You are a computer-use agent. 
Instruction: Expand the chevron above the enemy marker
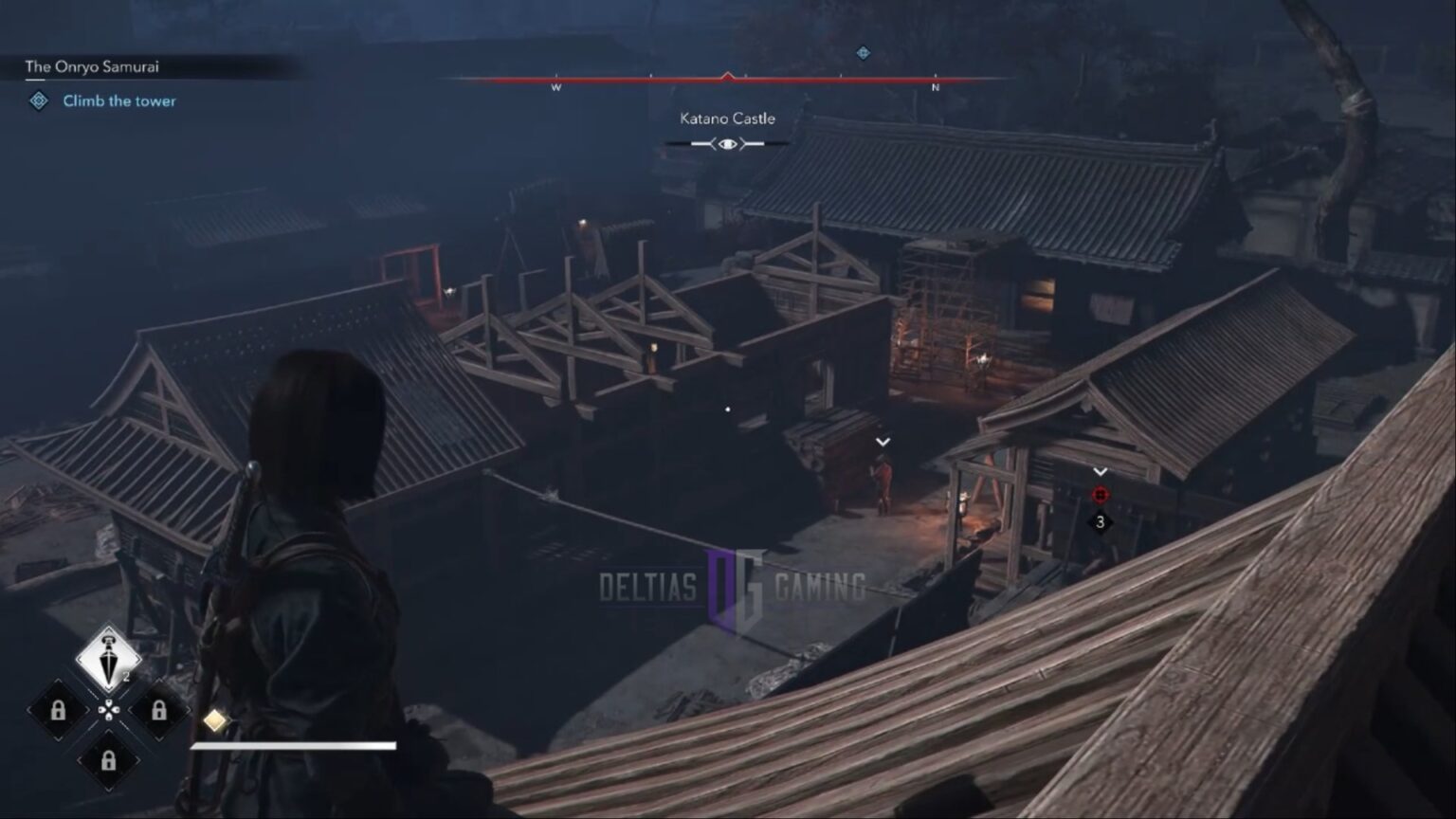1100,470
